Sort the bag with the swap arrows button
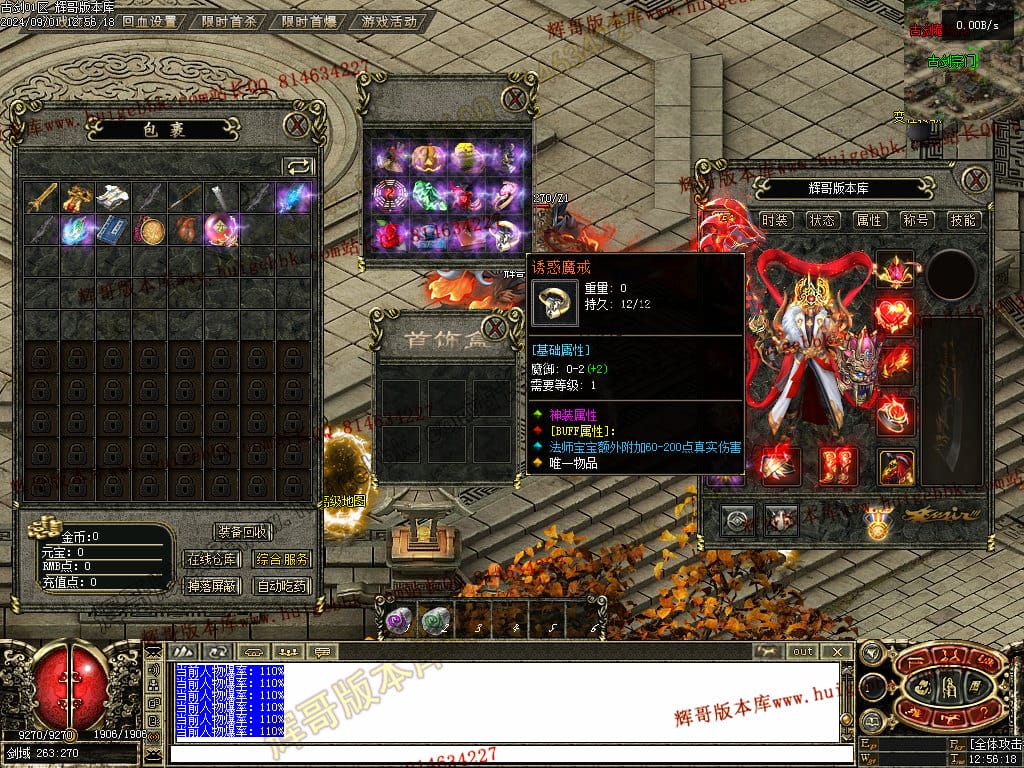The height and width of the screenshot is (768, 1024). click(x=298, y=166)
